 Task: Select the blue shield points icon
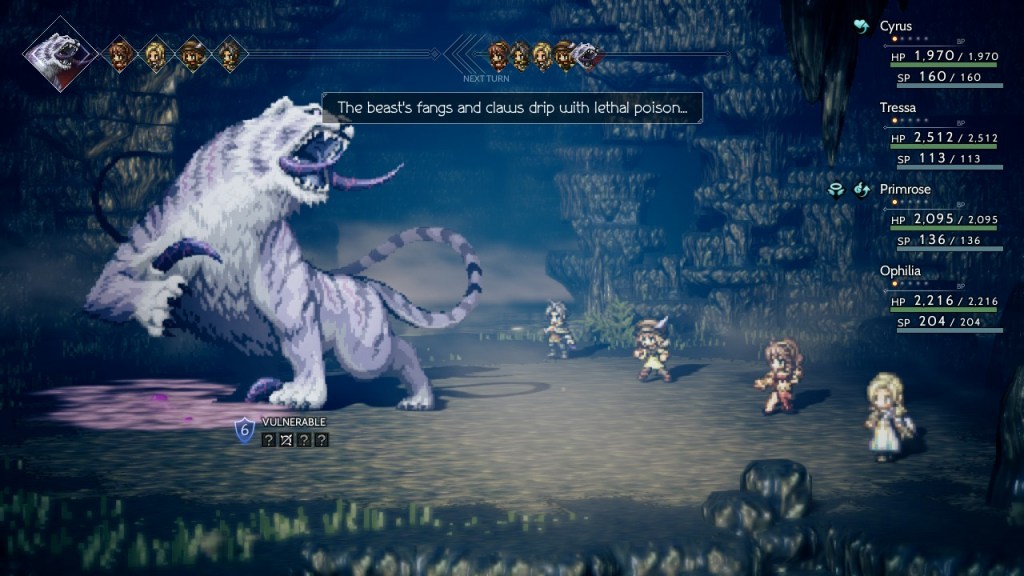coord(245,430)
